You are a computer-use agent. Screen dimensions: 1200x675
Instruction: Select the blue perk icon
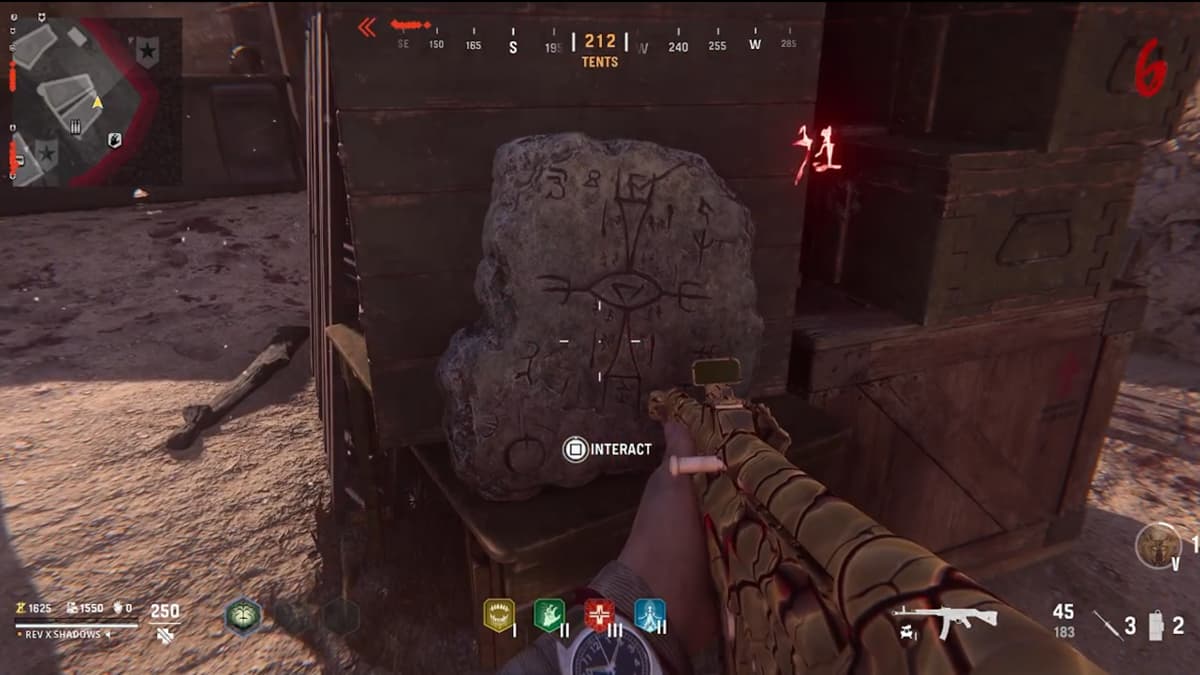tap(649, 615)
